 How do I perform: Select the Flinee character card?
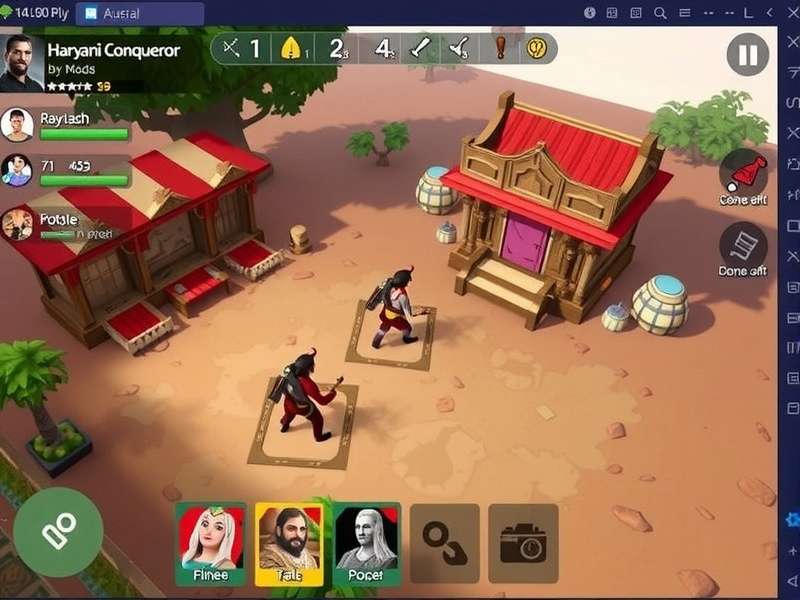[210, 543]
